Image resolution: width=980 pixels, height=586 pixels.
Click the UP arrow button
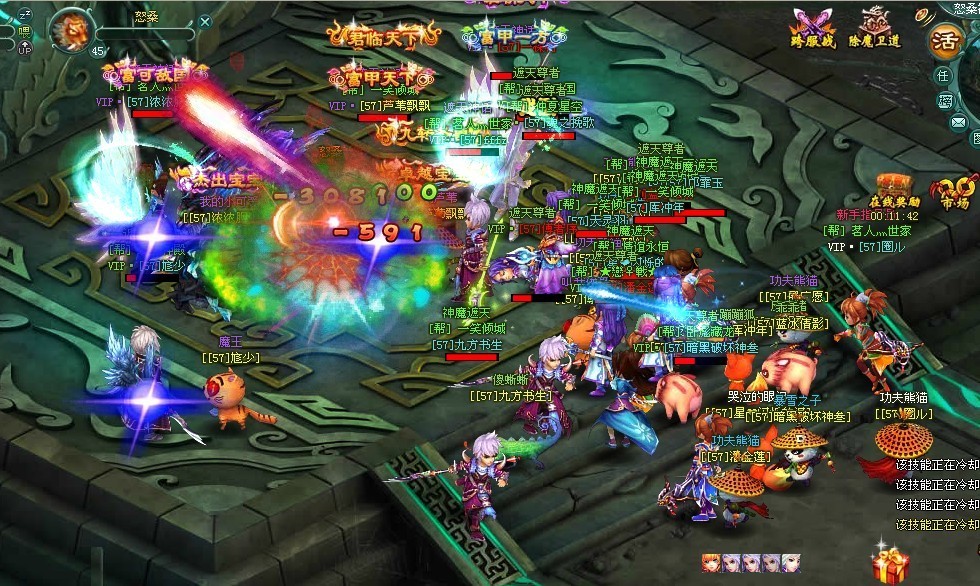pyautogui.click(x=25, y=48)
